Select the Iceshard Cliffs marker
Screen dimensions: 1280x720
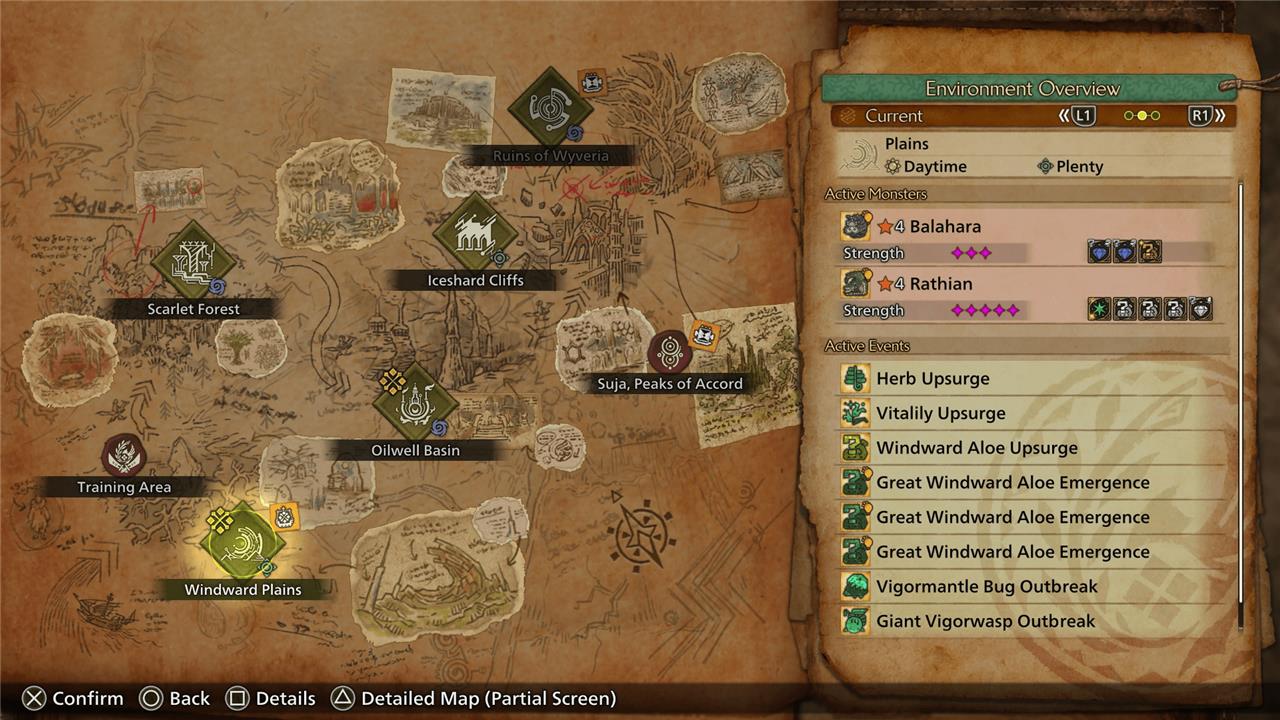coord(475,234)
